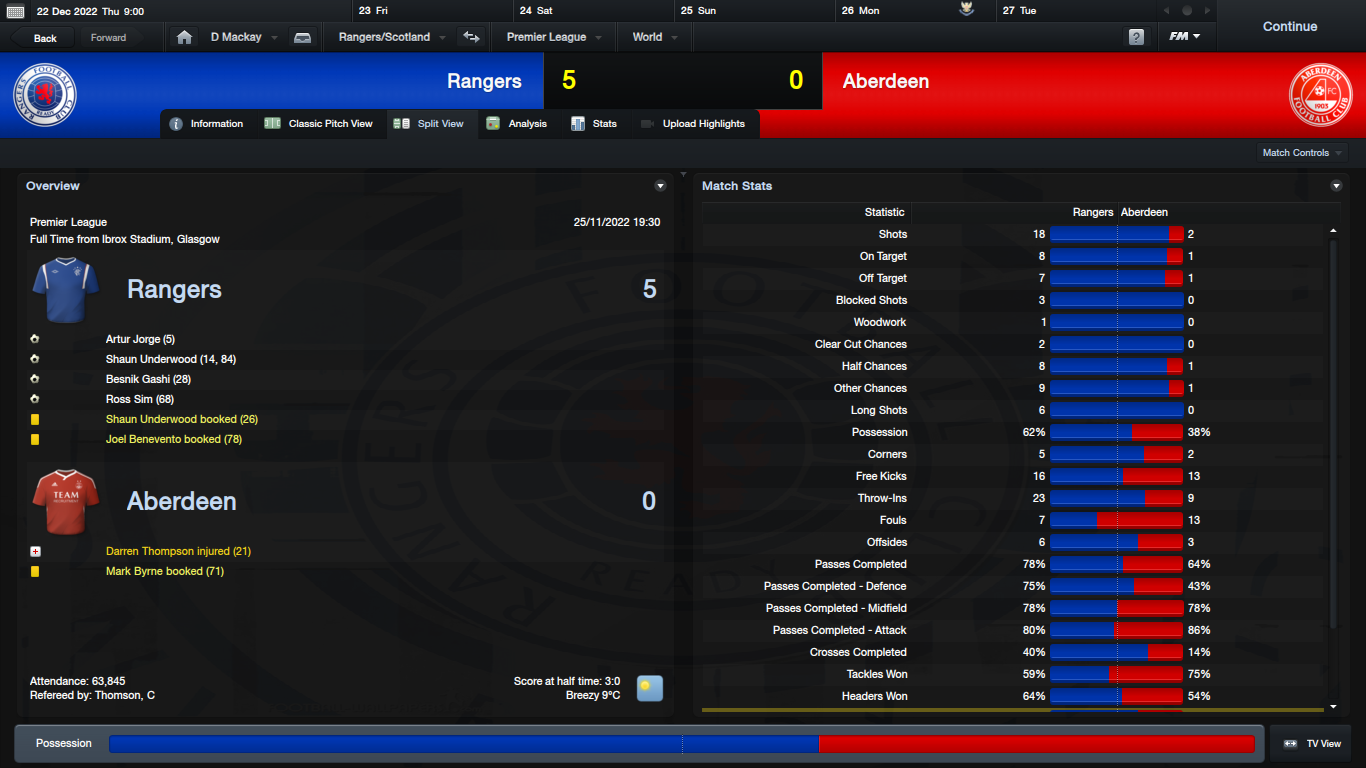Open the calendar icon beside the date

(x=15, y=11)
